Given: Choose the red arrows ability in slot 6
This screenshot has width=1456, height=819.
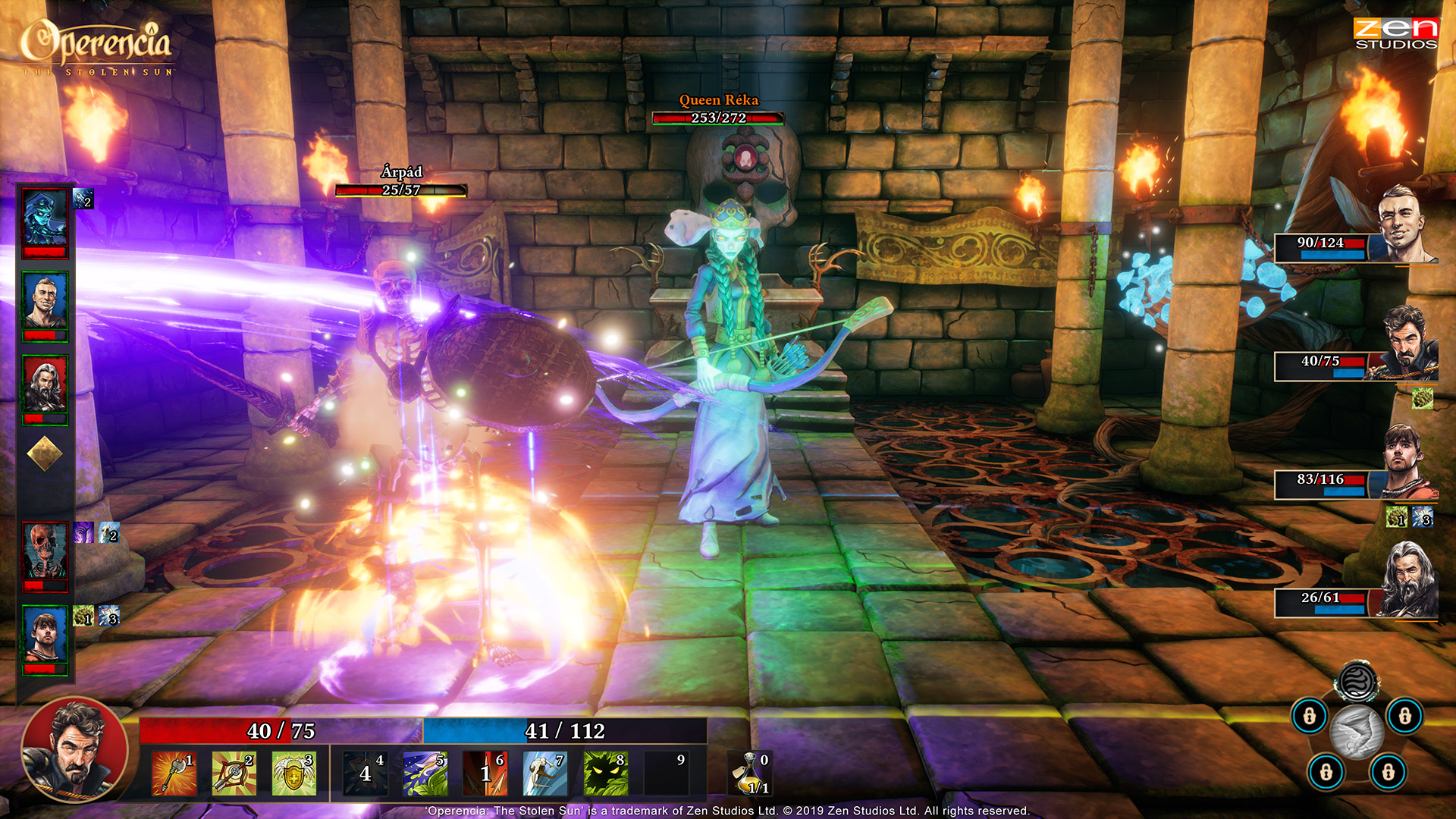Looking at the screenshot, I should 485,773.
